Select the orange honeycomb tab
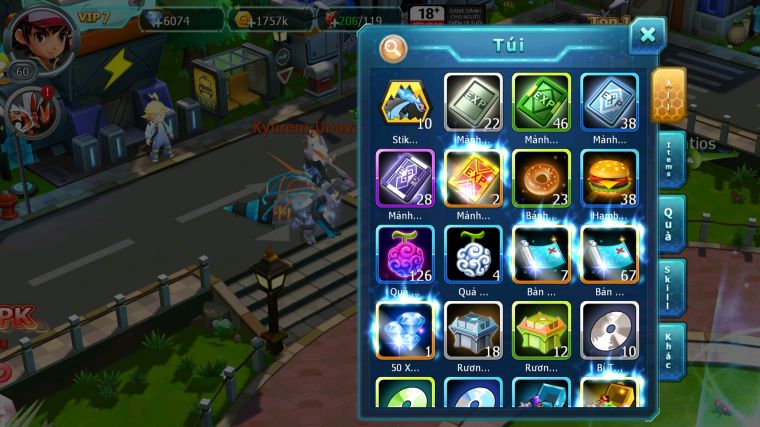The image size is (760, 427). click(x=668, y=95)
